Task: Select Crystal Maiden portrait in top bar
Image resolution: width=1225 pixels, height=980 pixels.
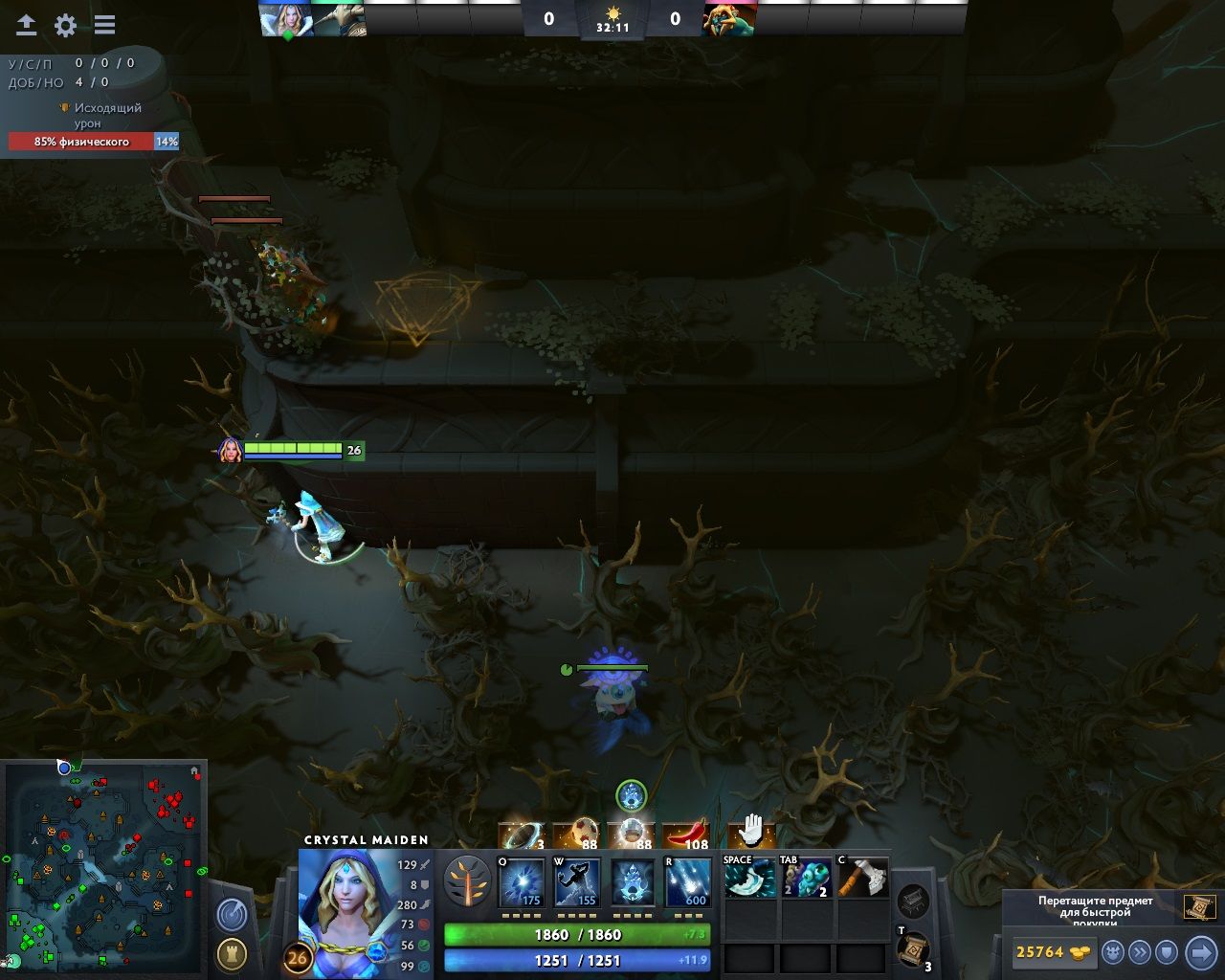Action: pos(285,19)
